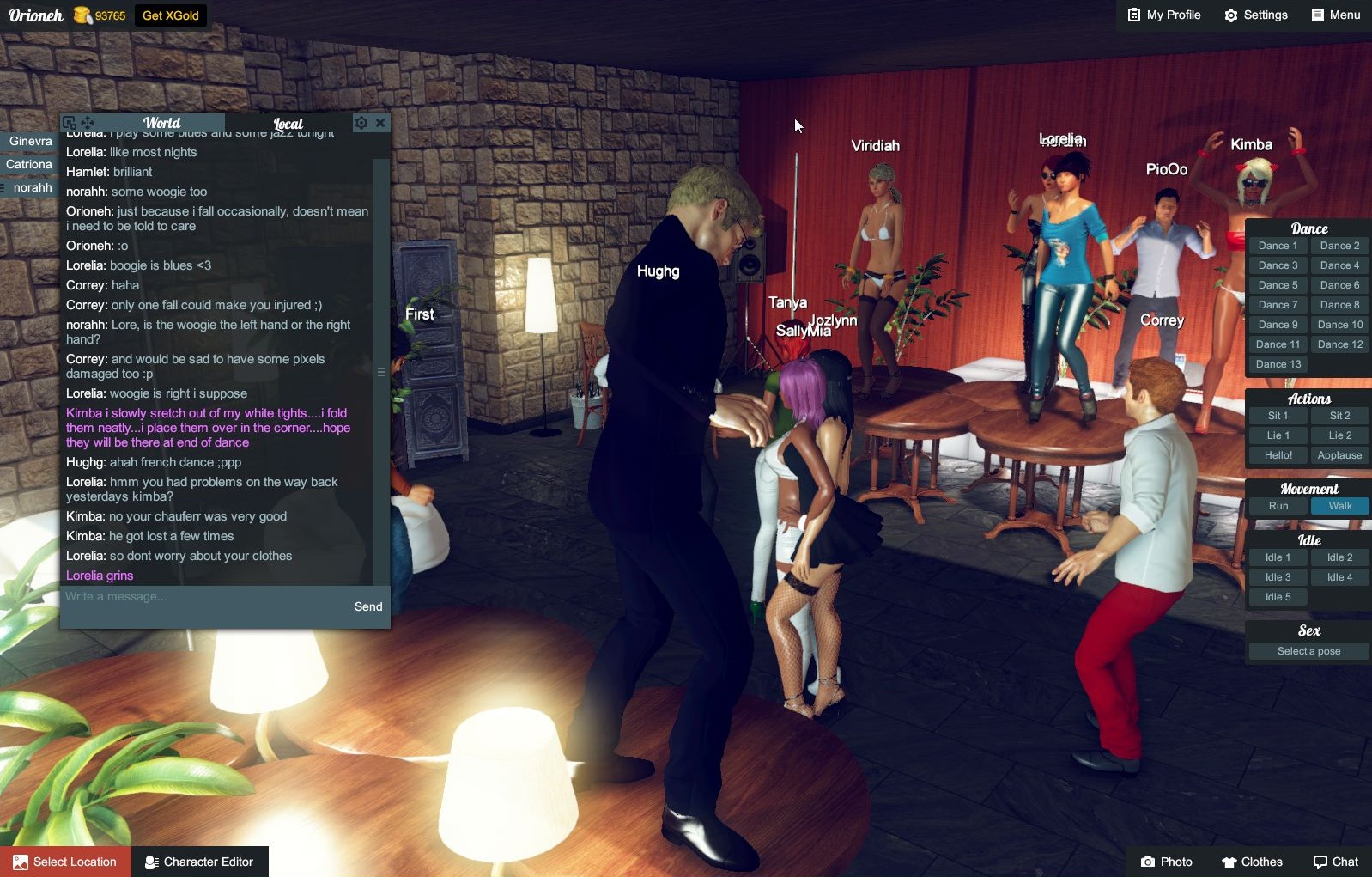This screenshot has width=1372, height=877.
Task: Open the chat settings gear icon
Action: pyautogui.click(x=361, y=123)
